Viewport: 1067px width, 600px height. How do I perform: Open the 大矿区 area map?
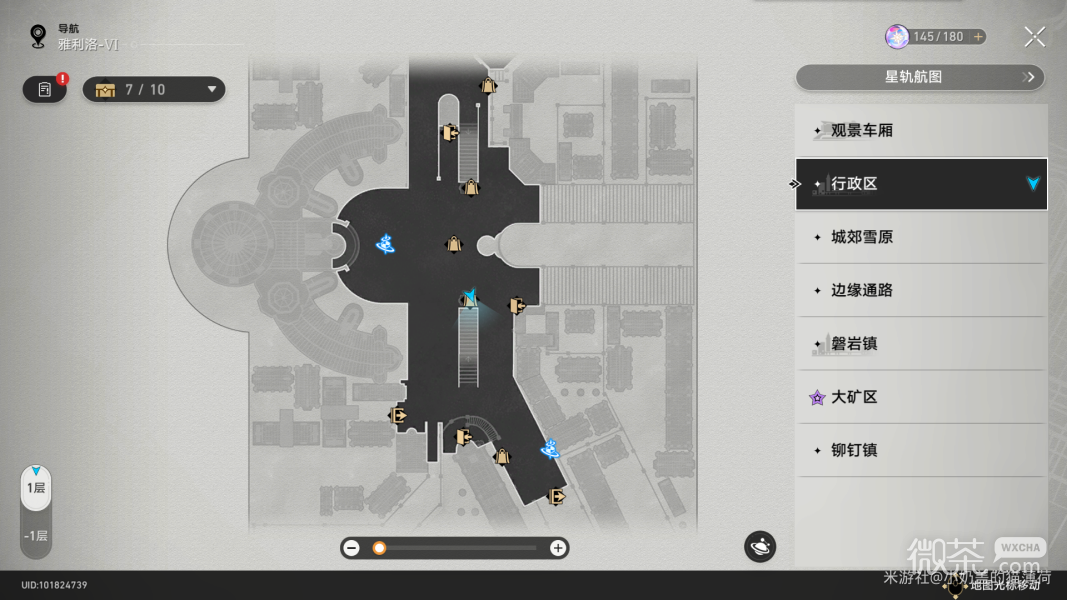[x=921, y=397]
